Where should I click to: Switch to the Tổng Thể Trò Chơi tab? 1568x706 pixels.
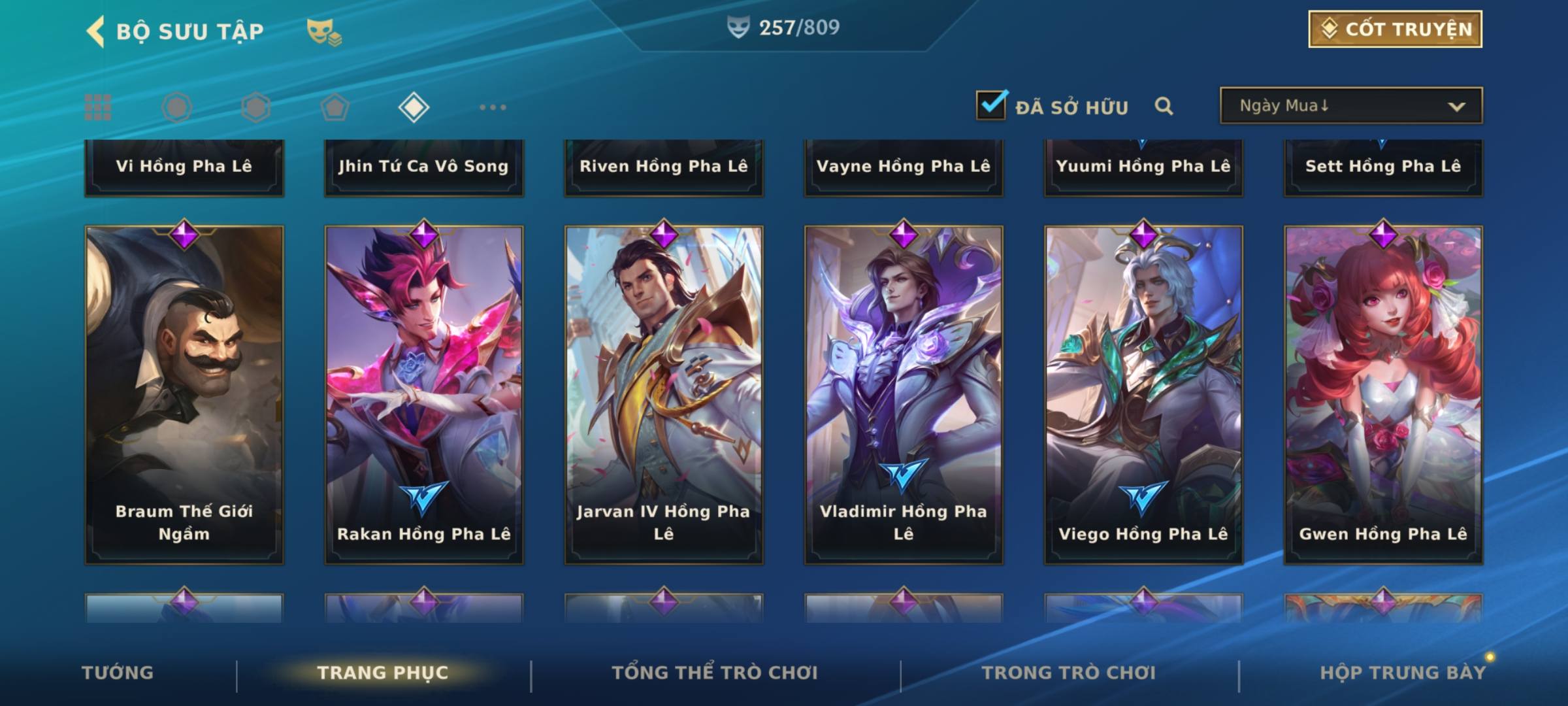[715, 673]
